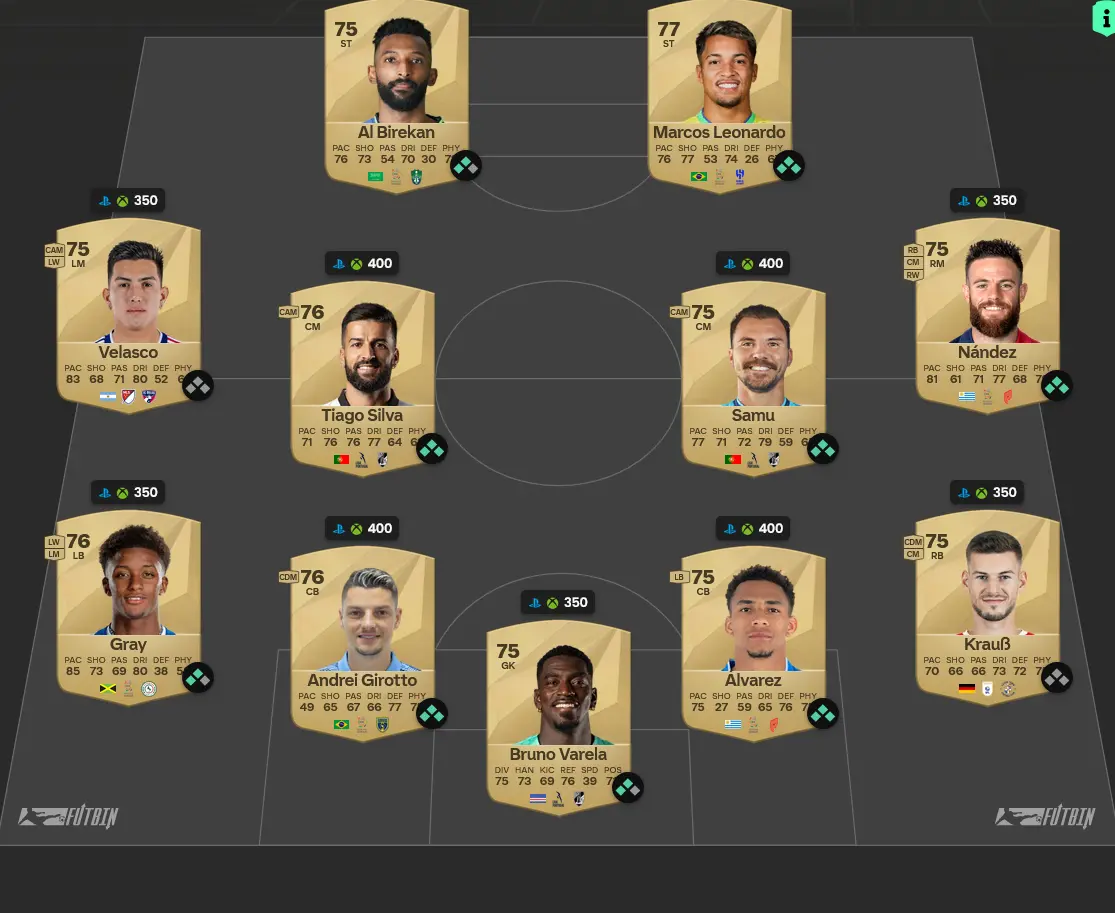The image size is (1115, 913).
Task: Click the 350 price tag above Bruno Varela
Action: [x=558, y=602]
